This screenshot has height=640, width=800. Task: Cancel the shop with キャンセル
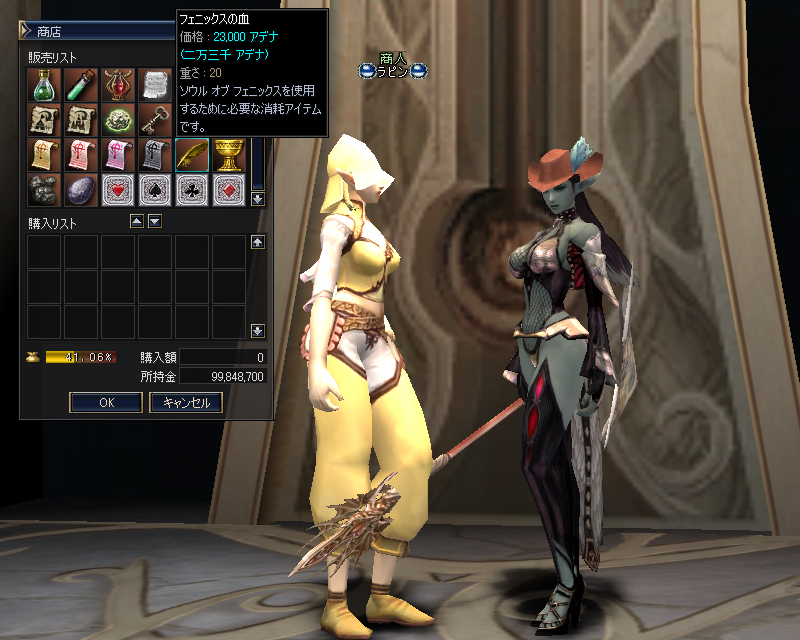(x=186, y=403)
